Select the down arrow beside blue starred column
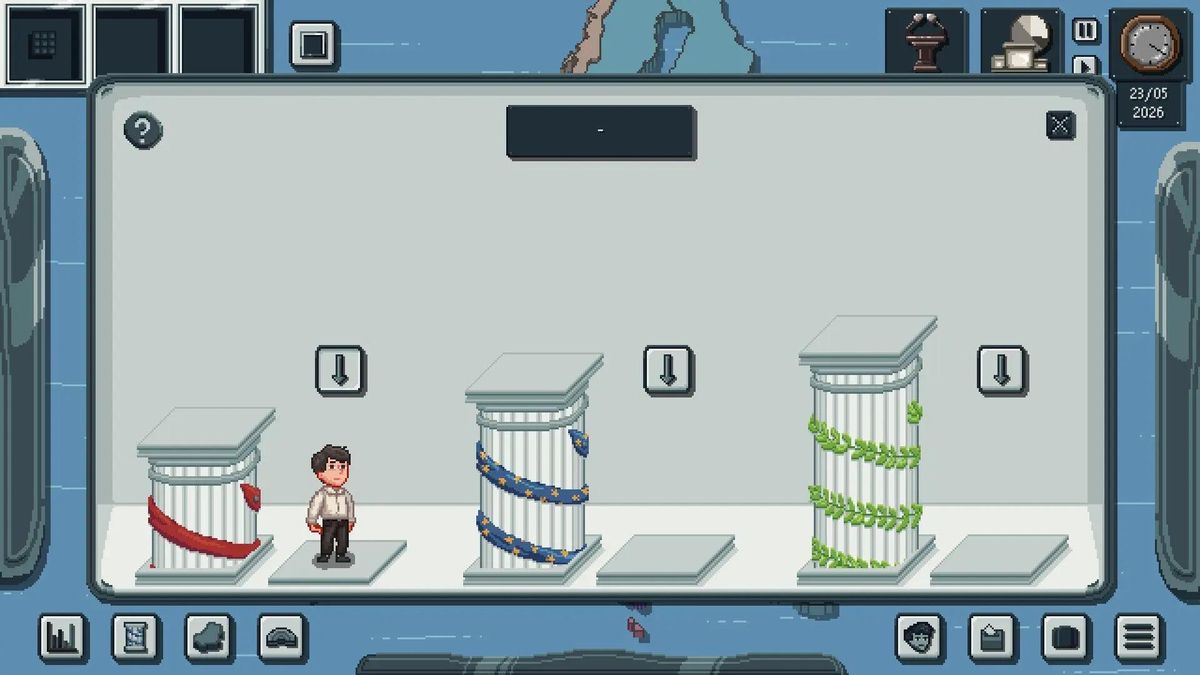Viewport: 1200px width, 675px height. click(668, 370)
